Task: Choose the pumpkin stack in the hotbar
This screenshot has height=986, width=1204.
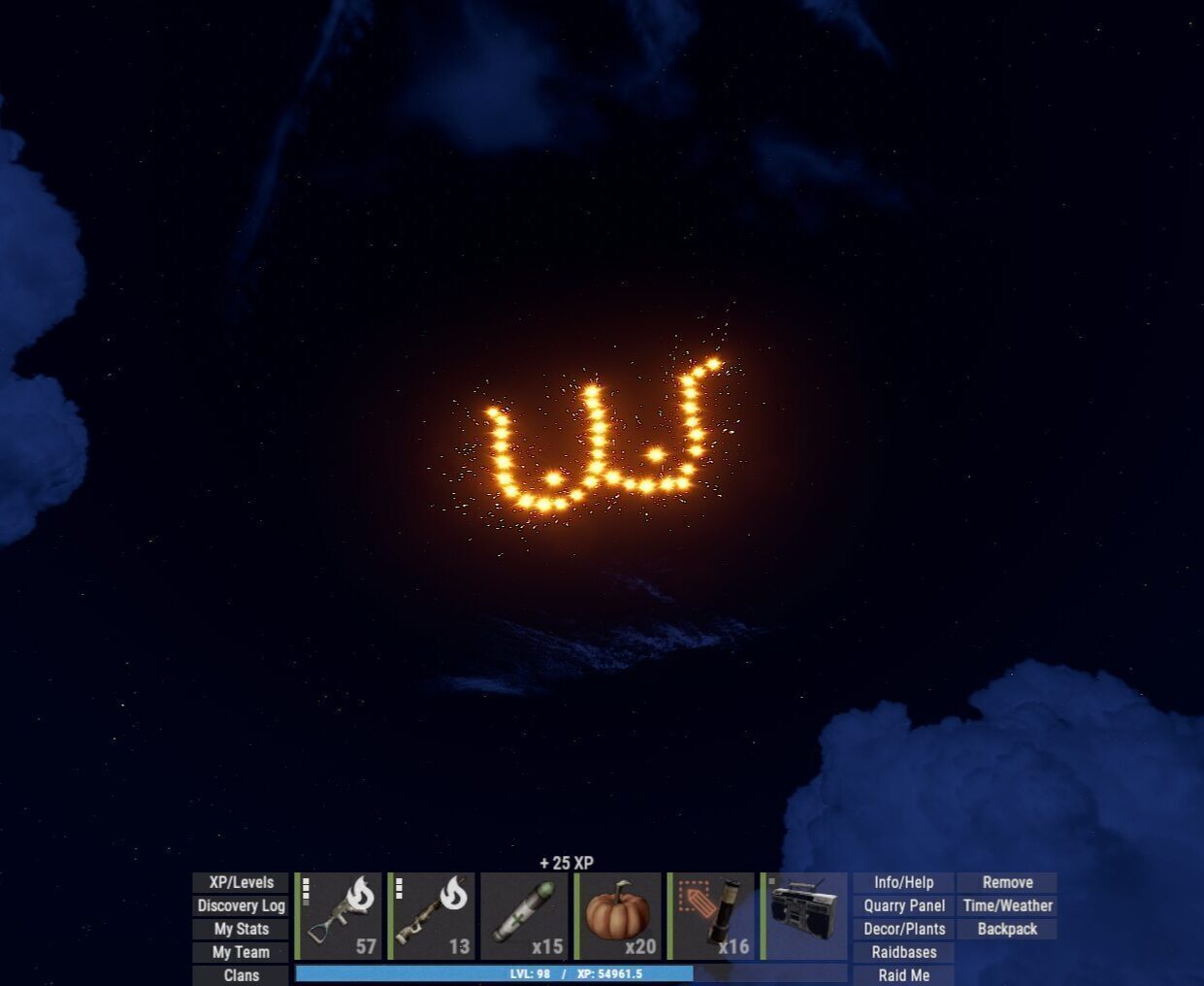Action: (x=618, y=916)
